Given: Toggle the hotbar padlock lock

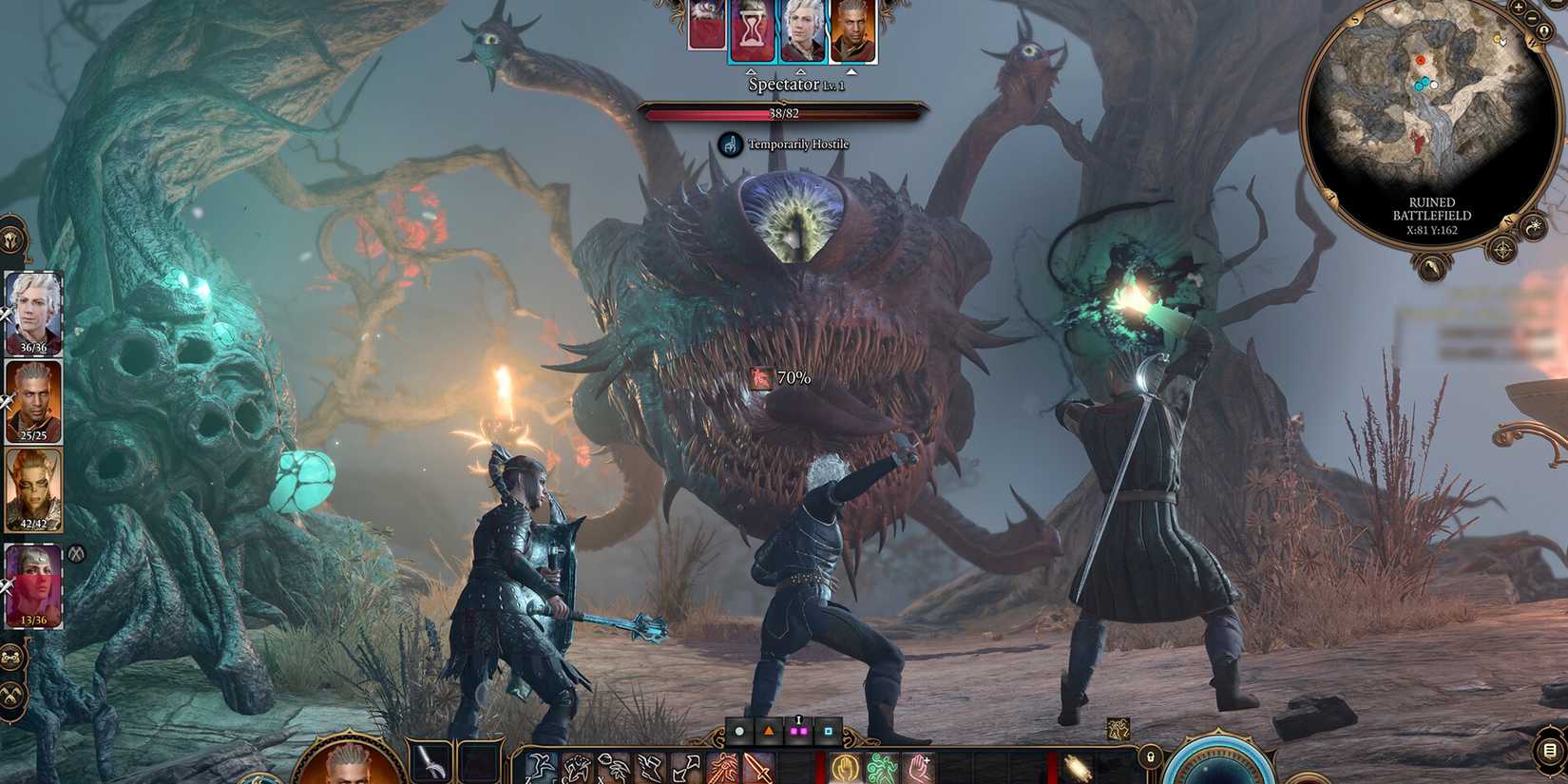Looking at the screenshot, I should (x=1150, y=757).
